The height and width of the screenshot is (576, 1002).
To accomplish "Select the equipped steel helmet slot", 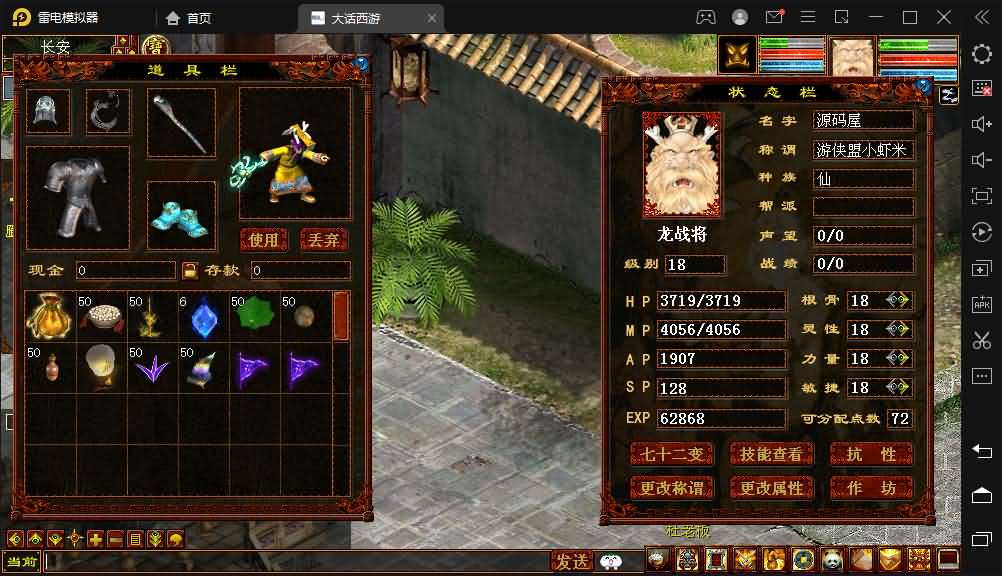I will click(x=48, y=111).
